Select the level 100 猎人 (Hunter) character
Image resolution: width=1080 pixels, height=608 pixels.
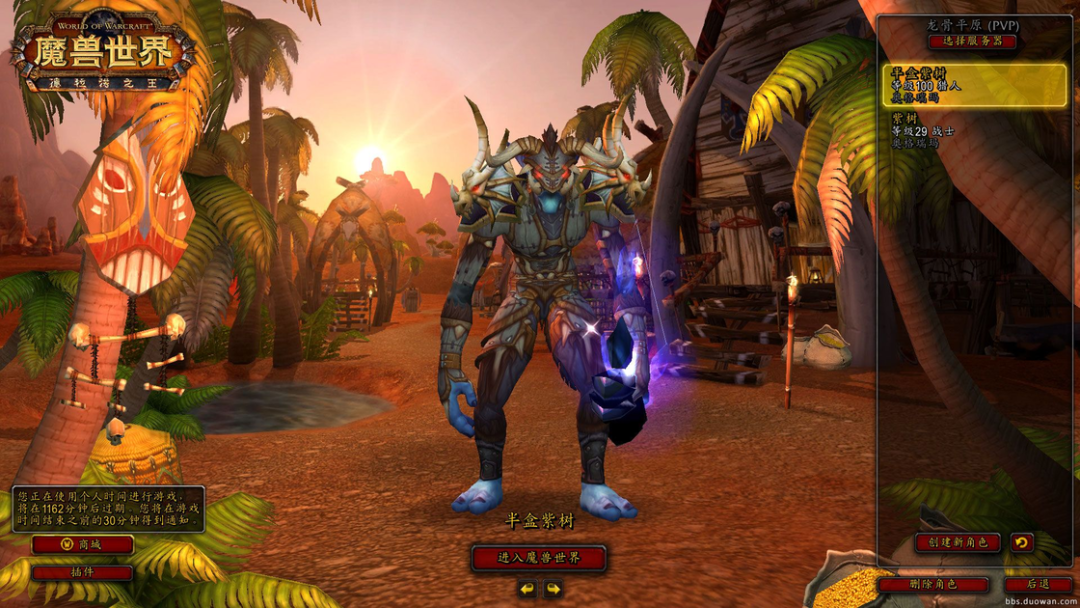[x=974, y=86]
